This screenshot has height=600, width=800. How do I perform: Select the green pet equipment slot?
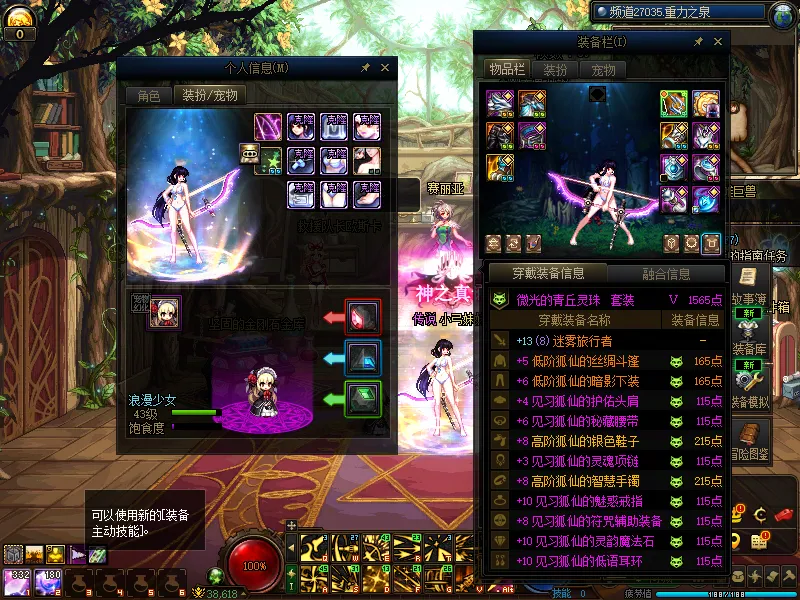[361, 399]
